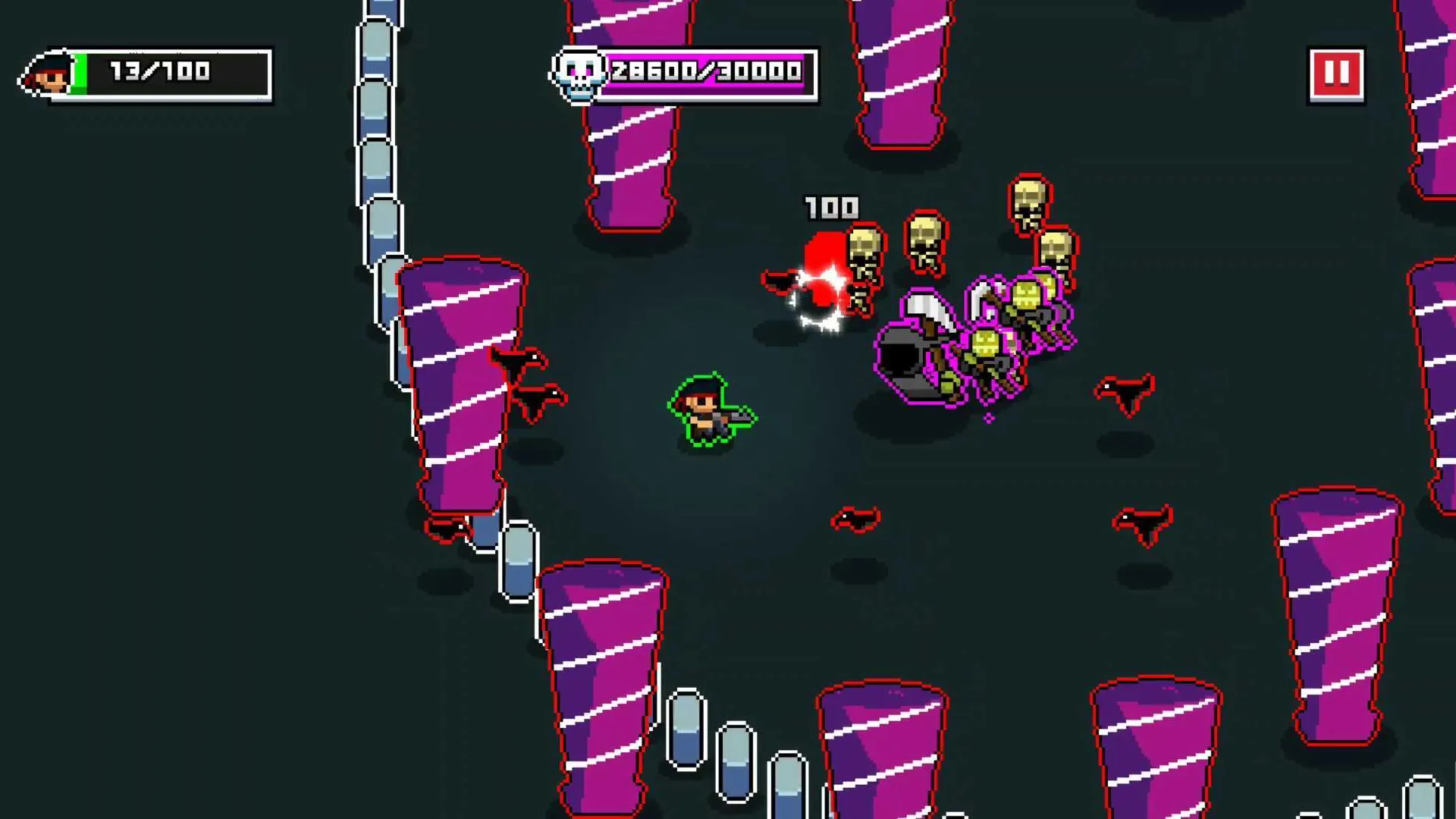Click the floating 100 damage number
Screen dimensions: 1456x819
[831, 206]
